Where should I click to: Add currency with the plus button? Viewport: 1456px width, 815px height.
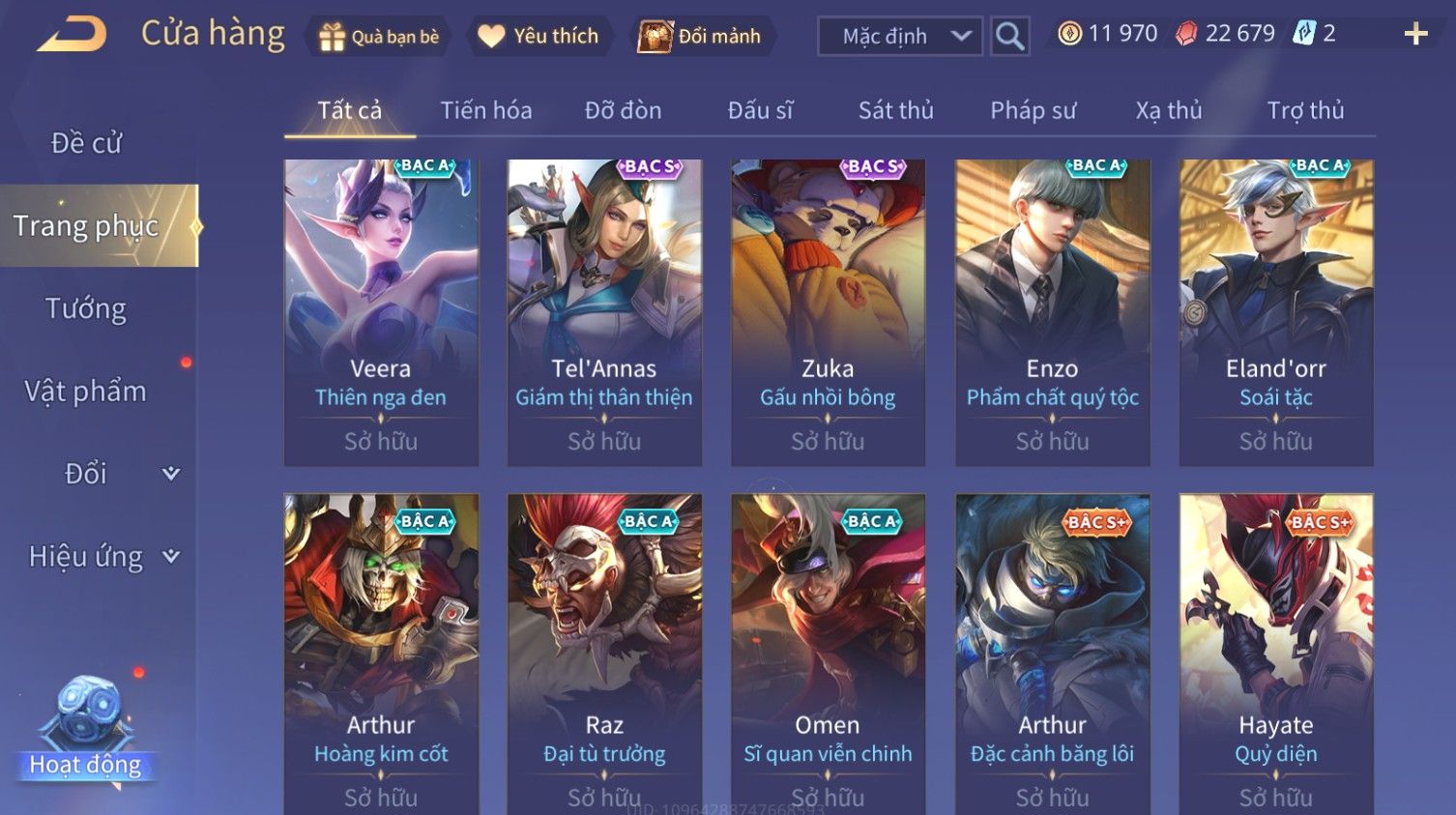[x=1415, y=35]
